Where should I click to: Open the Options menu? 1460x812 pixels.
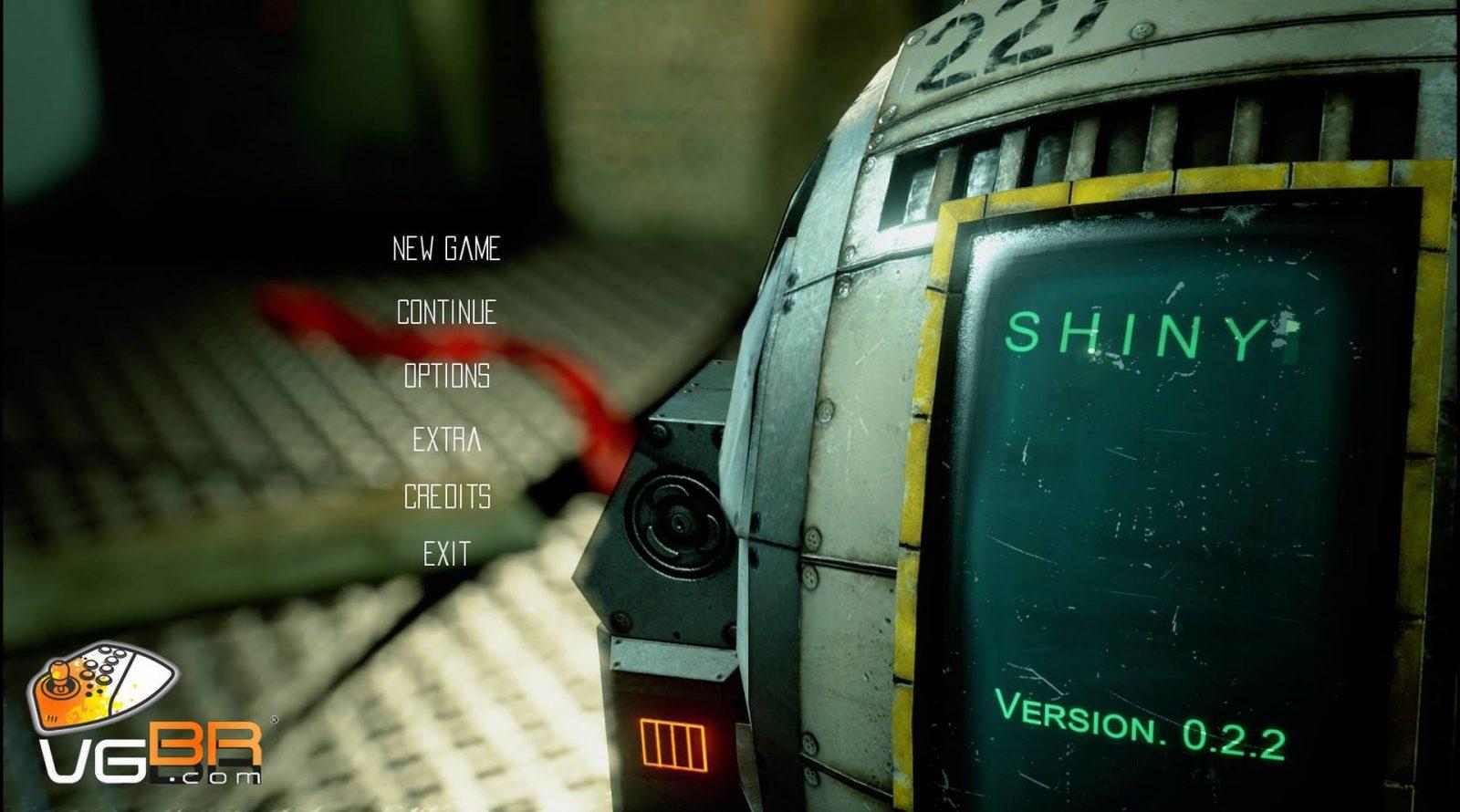(x=447, y=376)
